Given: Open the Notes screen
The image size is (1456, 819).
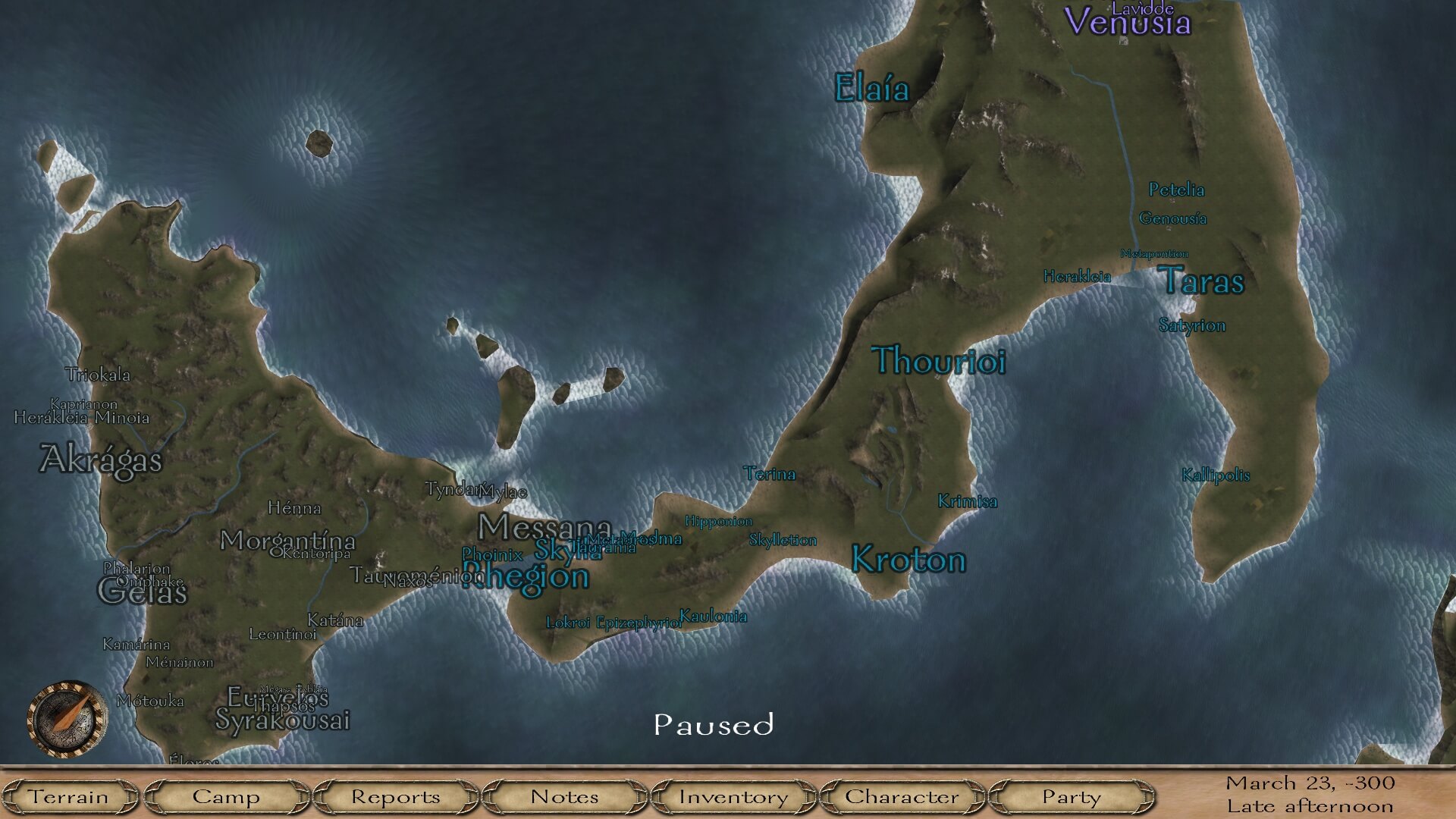Looking at the screenshot, I should 564,797.
